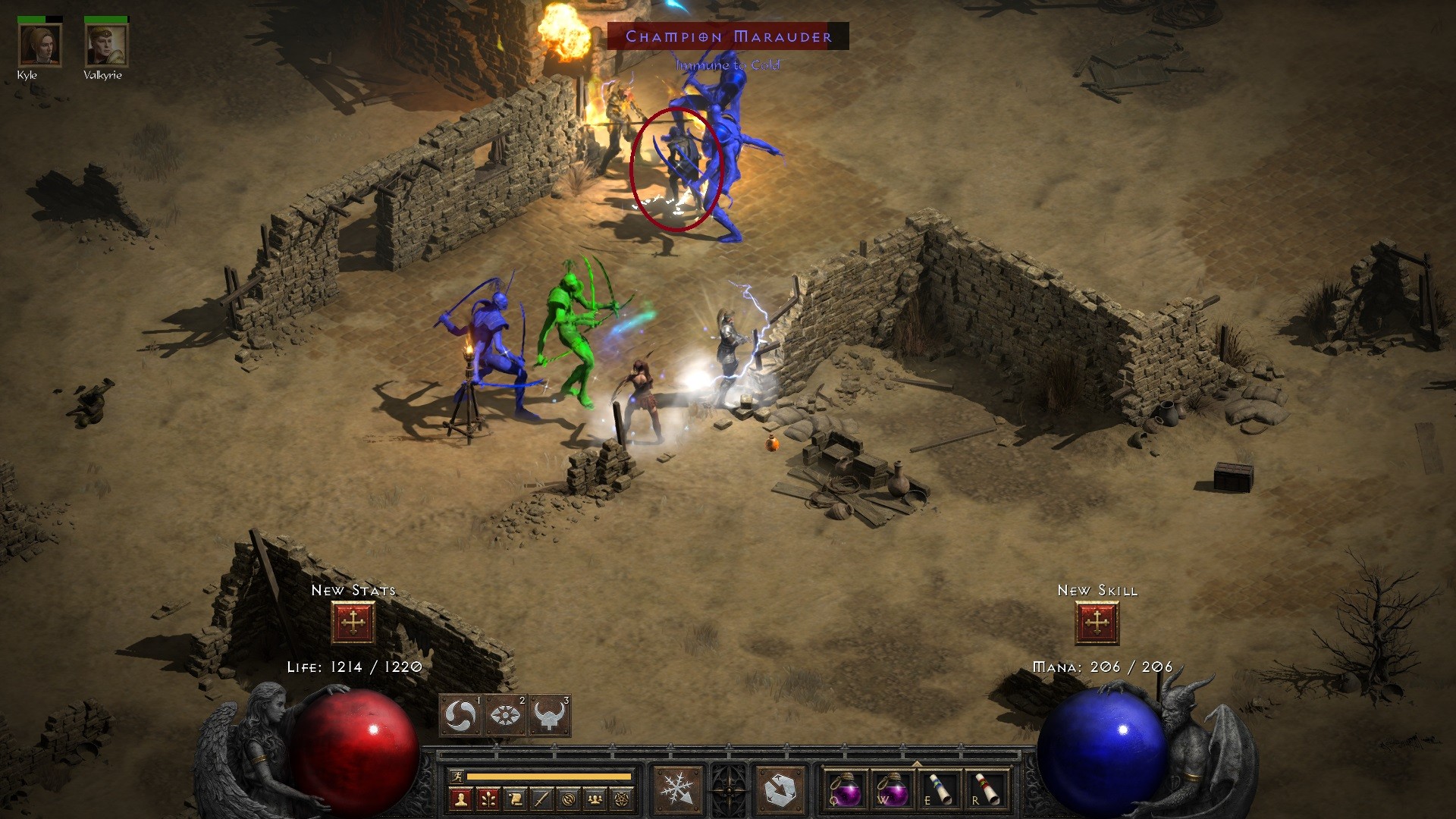This screenshot has width=1456, height=819.
Task: Use the red-banded scroll in belt slot R
Action: click(x=986, y=789)
